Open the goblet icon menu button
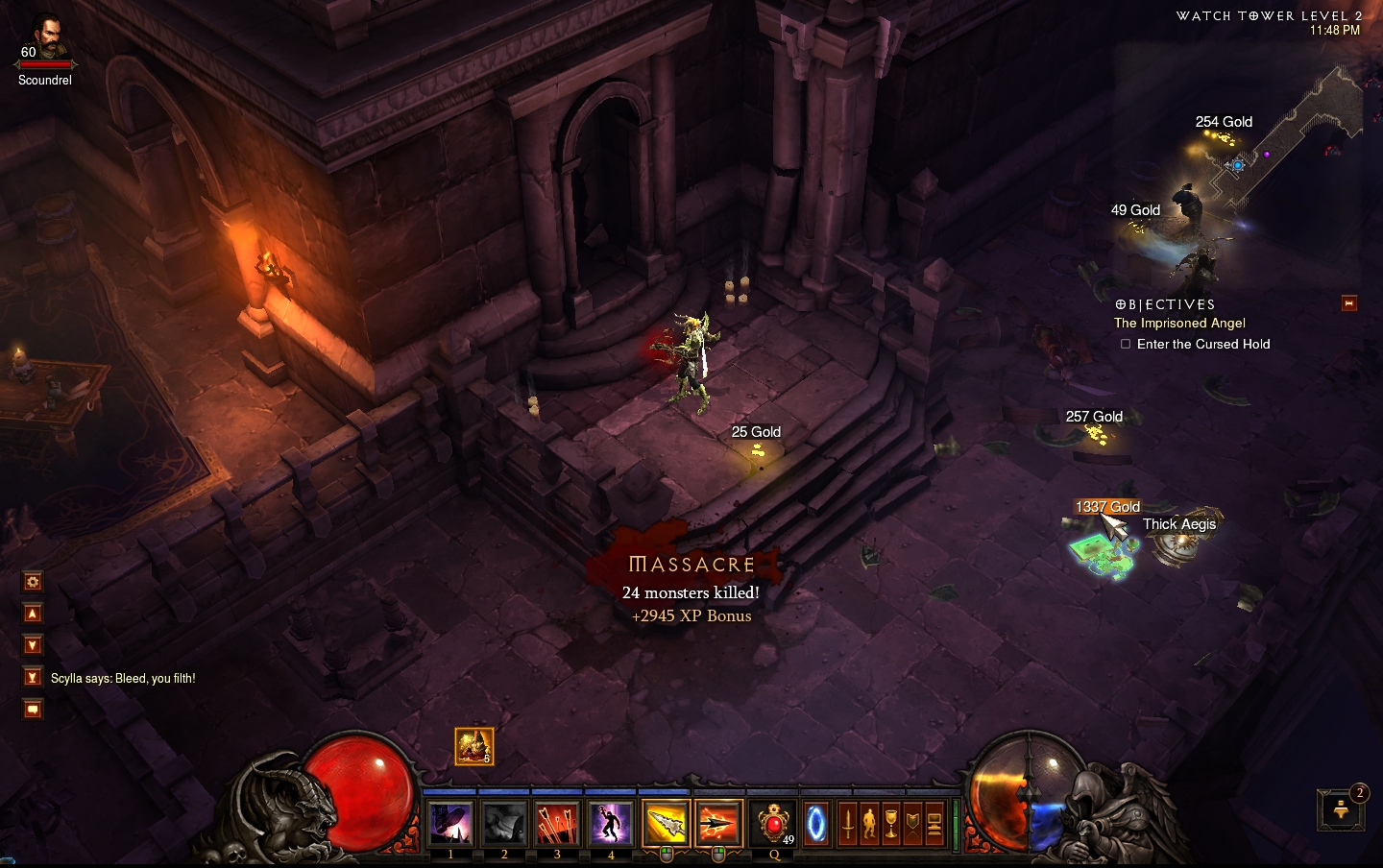Image resolution: width=1383 pixels, height=868 pixels. (891, 824)
